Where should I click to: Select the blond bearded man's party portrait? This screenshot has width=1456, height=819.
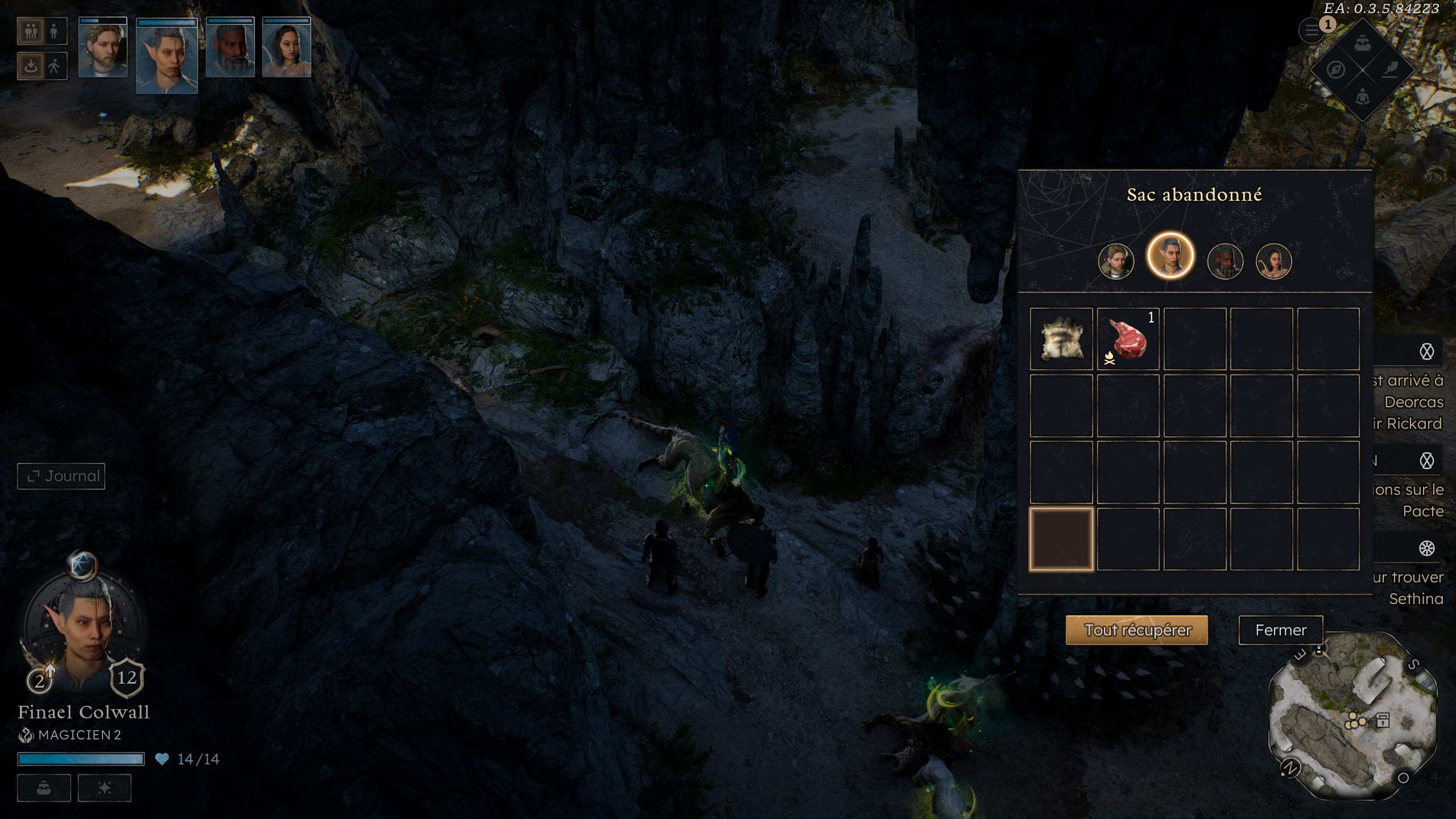click(103, 48)
